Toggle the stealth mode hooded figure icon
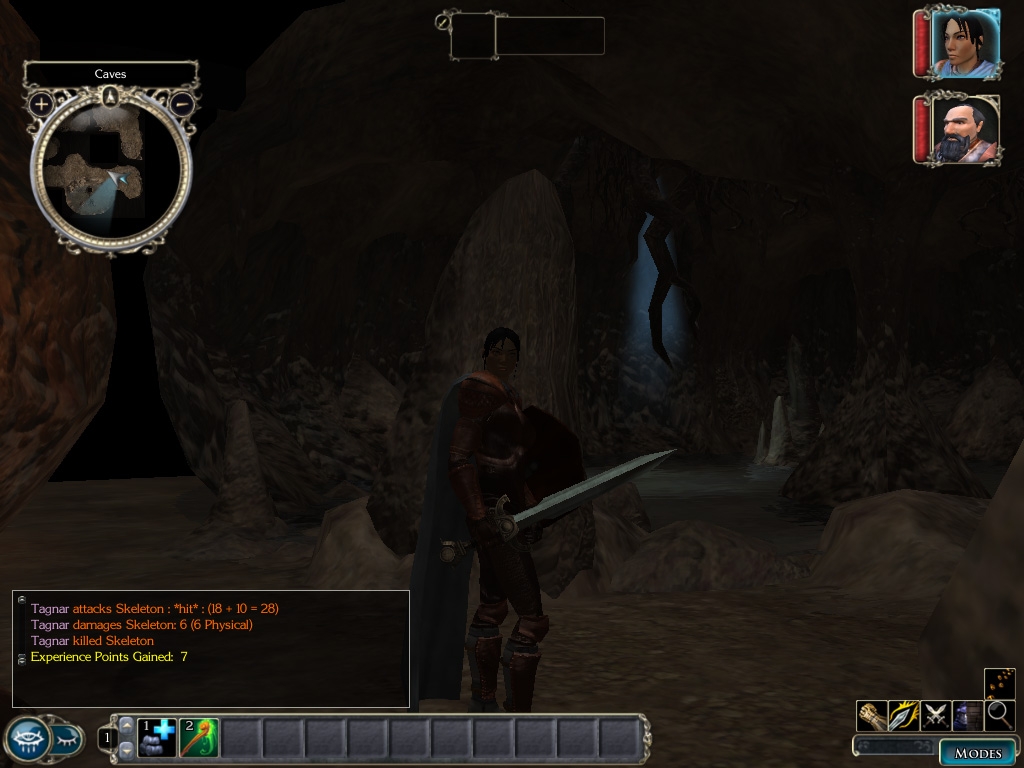This screenshot has width=1024, height=768. point(967,715)
